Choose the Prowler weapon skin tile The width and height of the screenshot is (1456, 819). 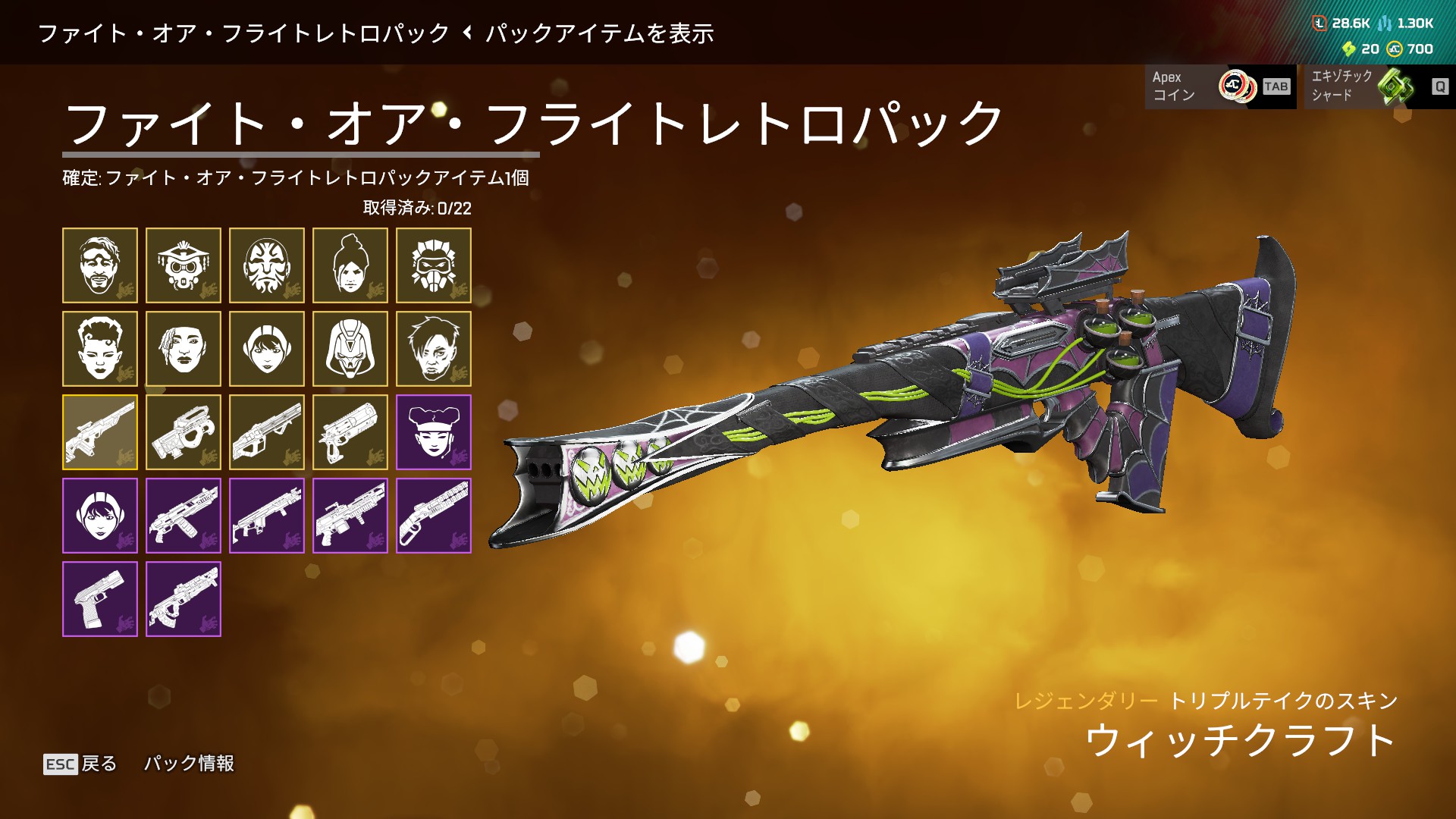[184, 432]
